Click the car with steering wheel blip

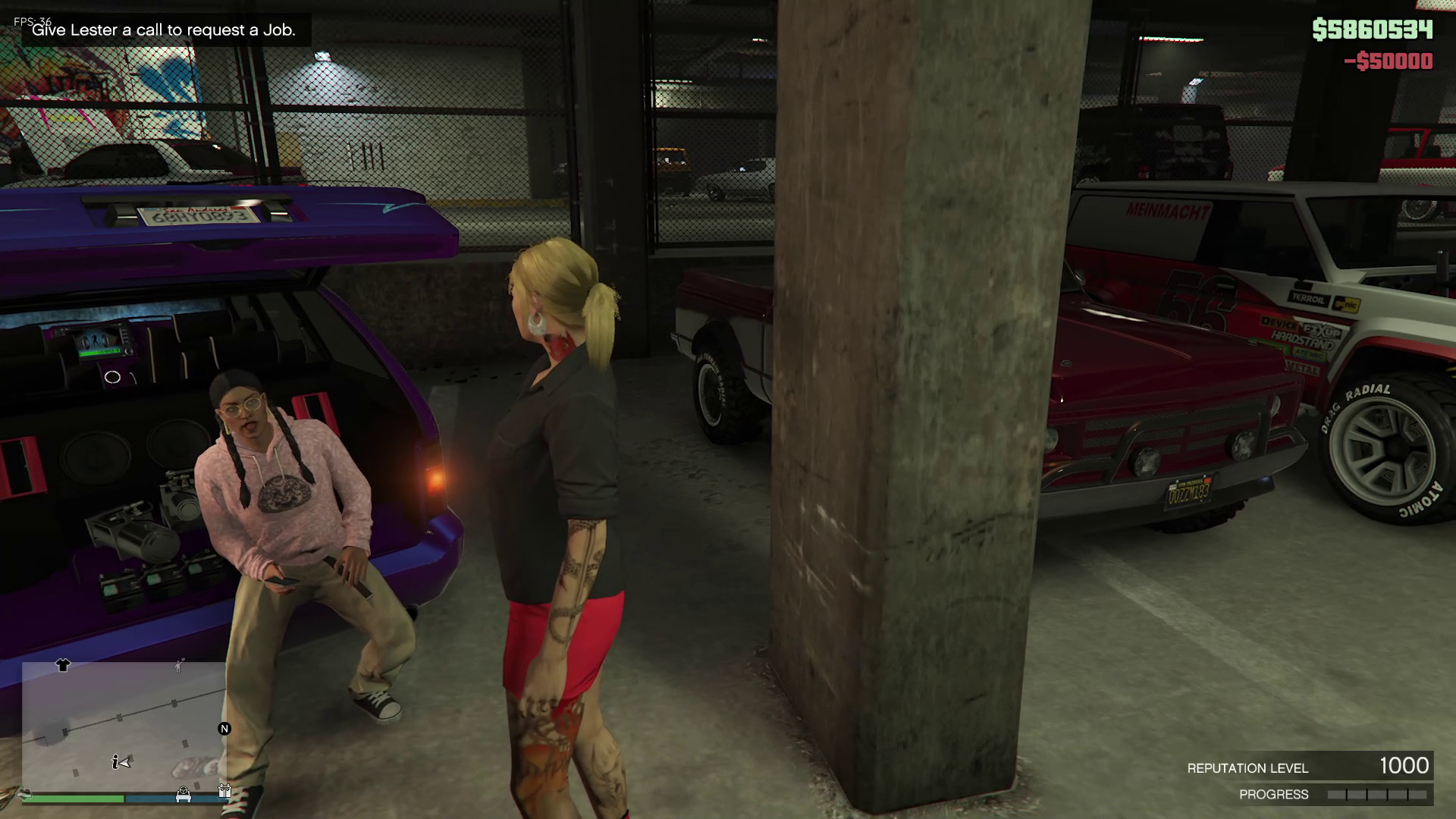pyautogui.click(x=183, y=793)
